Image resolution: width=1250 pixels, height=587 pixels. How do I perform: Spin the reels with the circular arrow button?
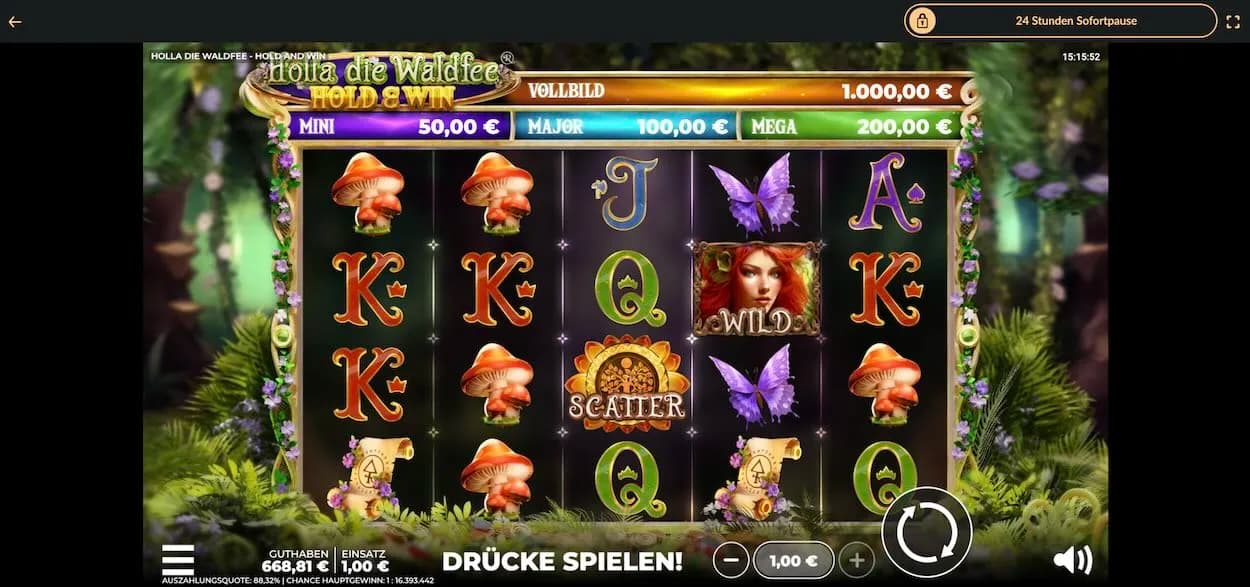tap(926, 532)
